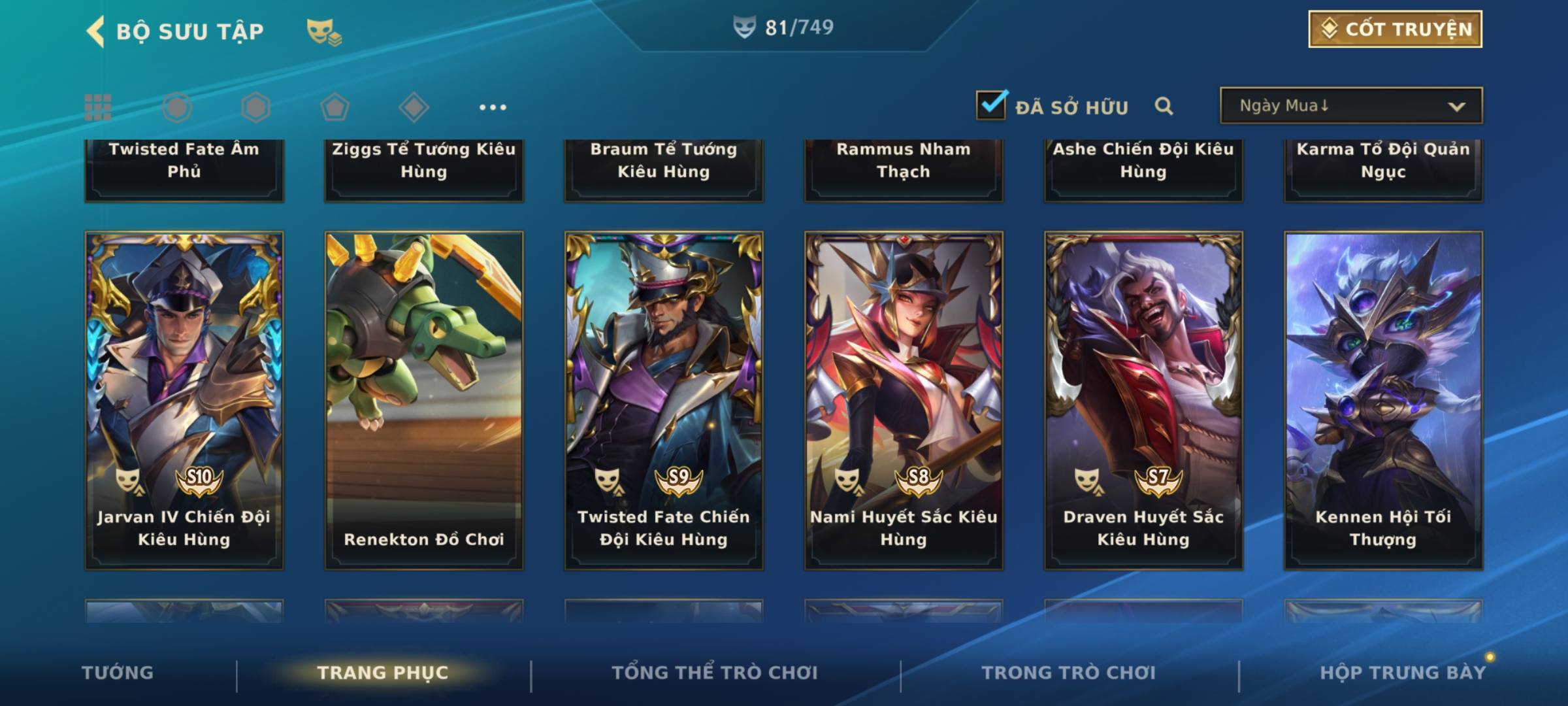Open the skin search magnifier

(1164, 106)
